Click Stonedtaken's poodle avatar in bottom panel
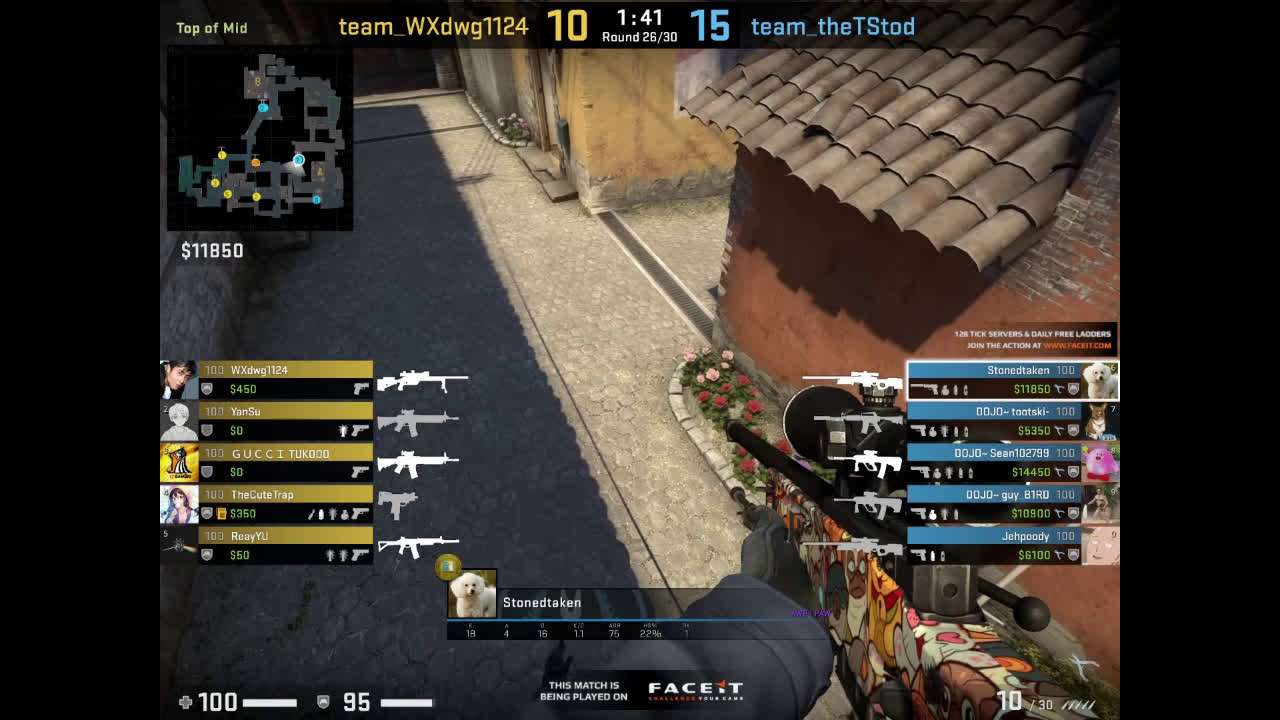The height and width of the screenshot is (720, 1280). click(472, 594)
